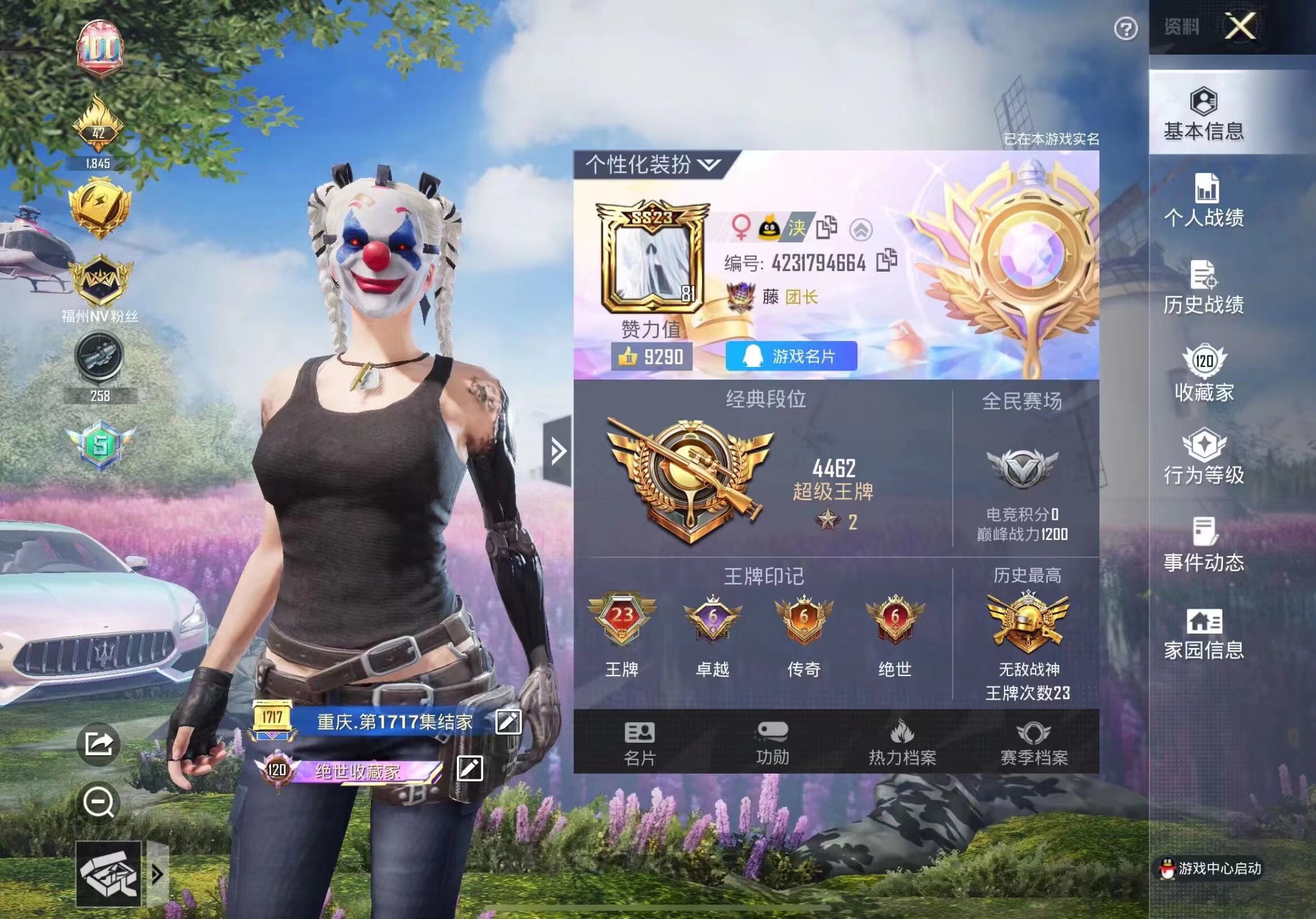Share the profile with the share icon
The height and width of the screenshot is (919, 1316).
(x=98, y=744)
